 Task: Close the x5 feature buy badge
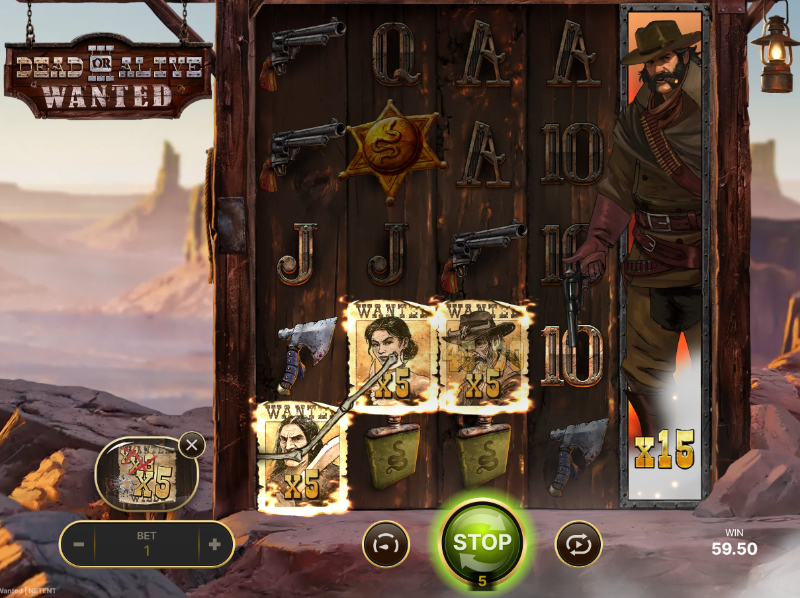coord(191,445)
